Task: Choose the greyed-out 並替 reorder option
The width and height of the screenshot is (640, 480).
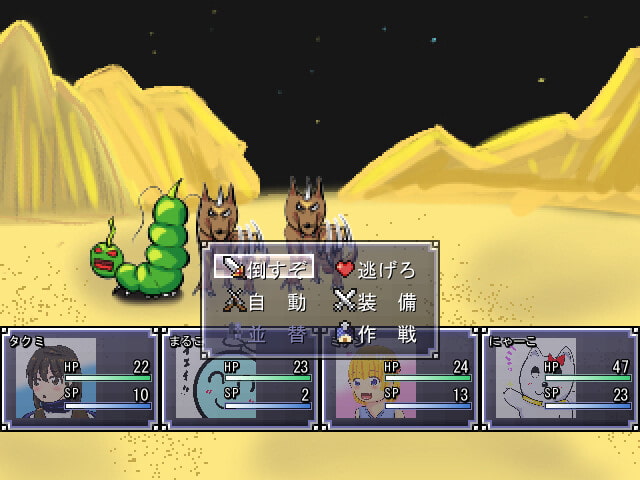Action: 264,335
